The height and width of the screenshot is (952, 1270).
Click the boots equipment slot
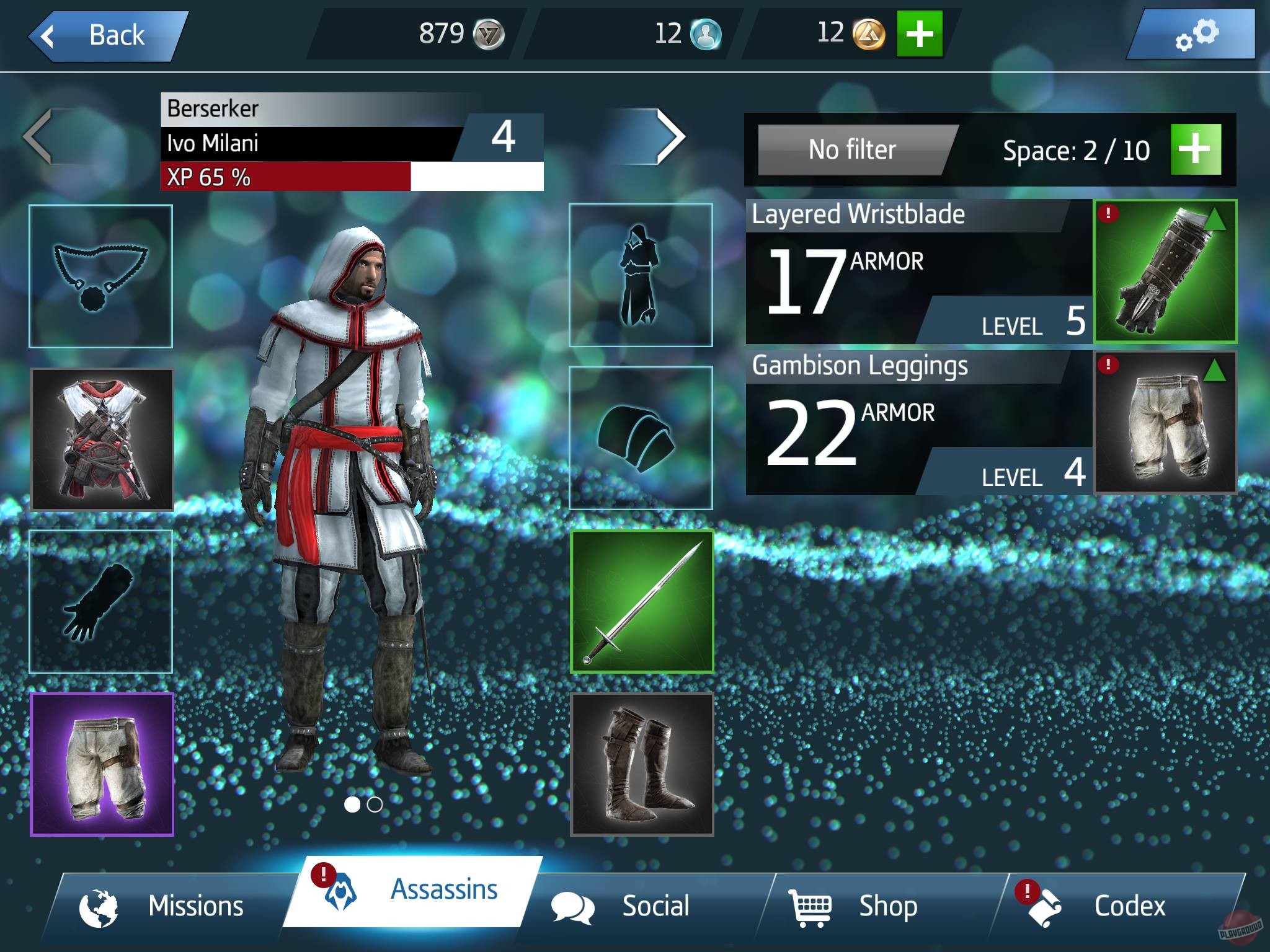point(642,765)
